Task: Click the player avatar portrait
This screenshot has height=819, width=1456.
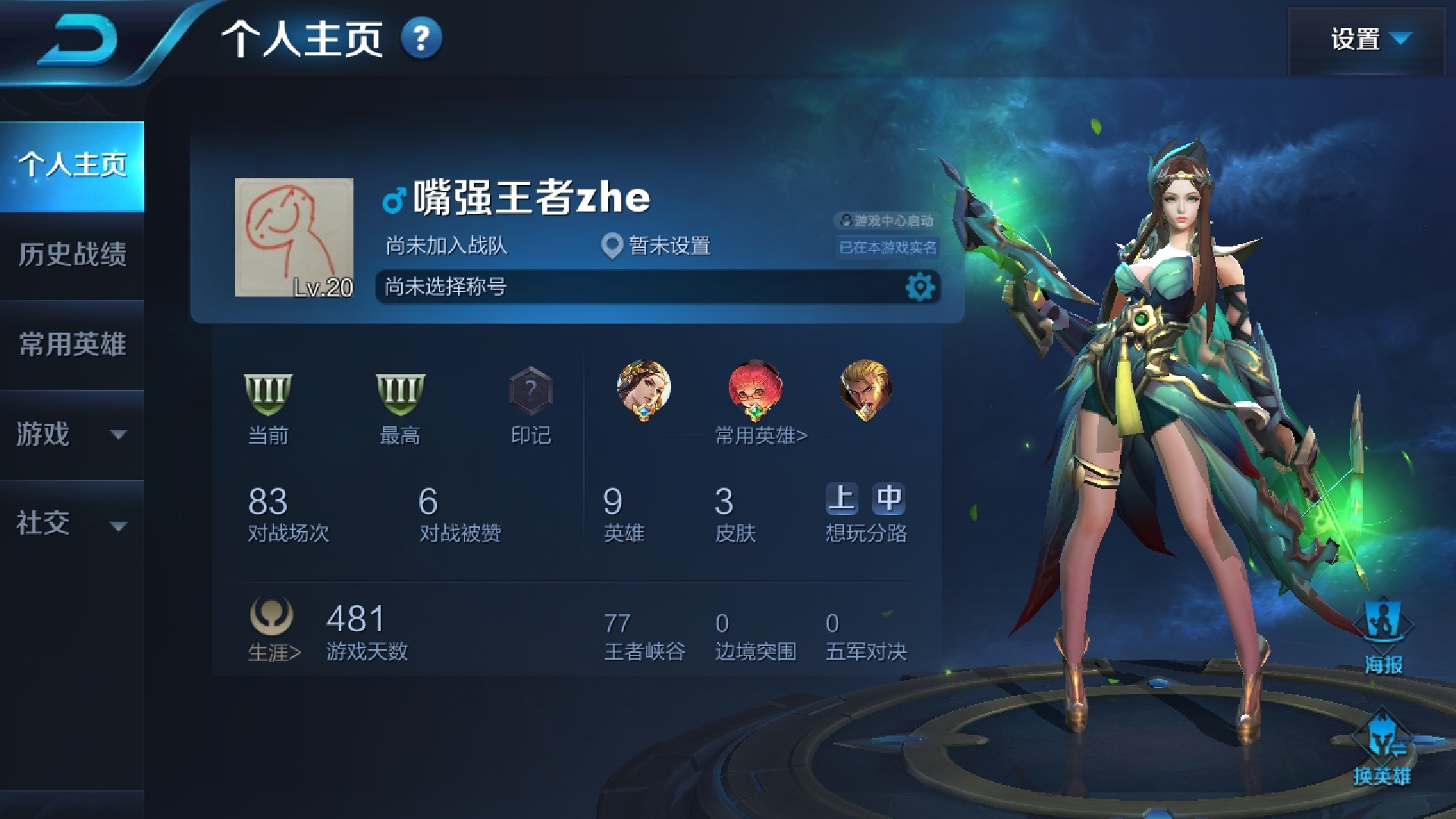Action: (294, 237)
